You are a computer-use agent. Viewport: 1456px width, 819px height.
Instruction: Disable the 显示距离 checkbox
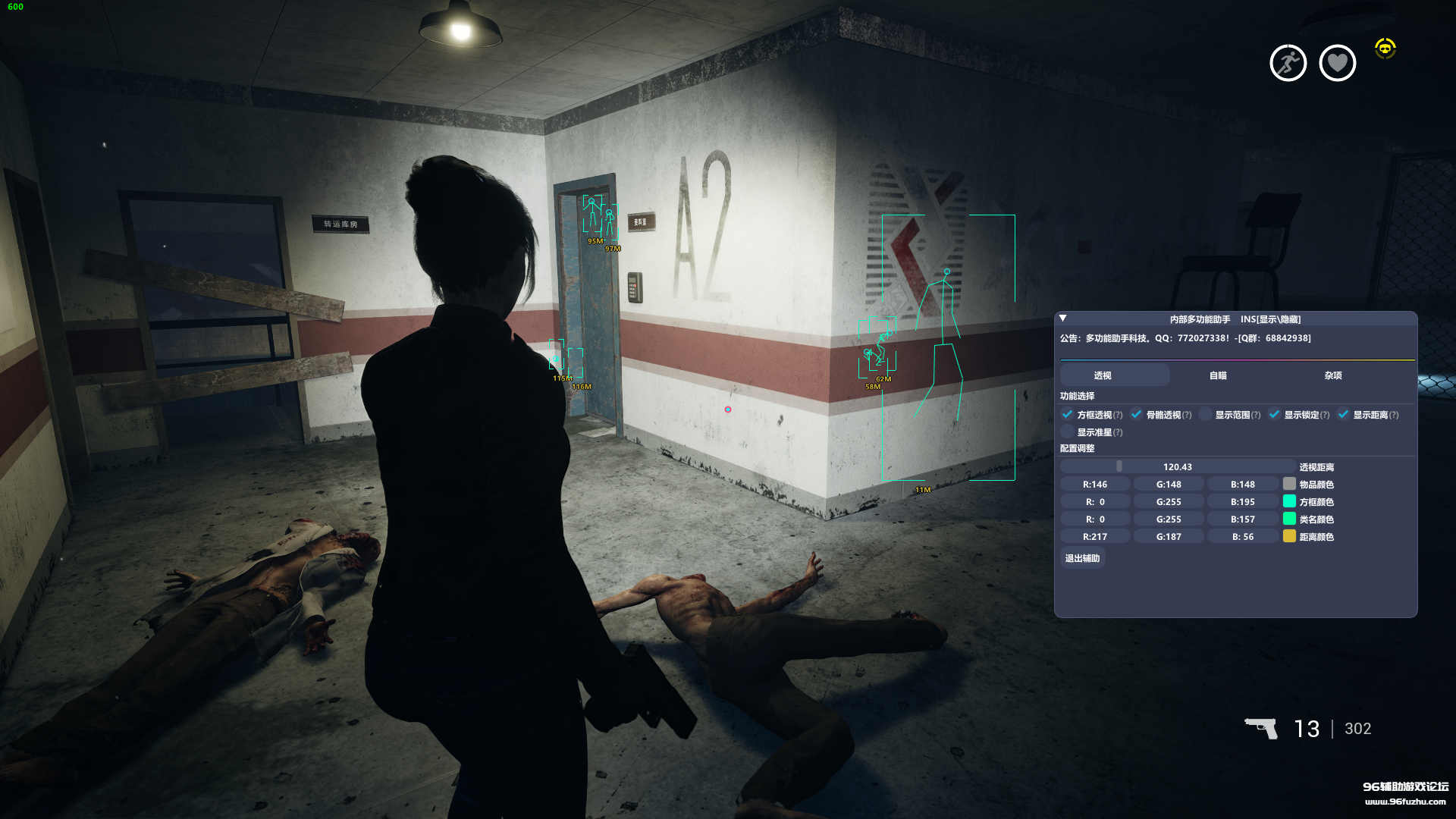(x=1344, y=415)
